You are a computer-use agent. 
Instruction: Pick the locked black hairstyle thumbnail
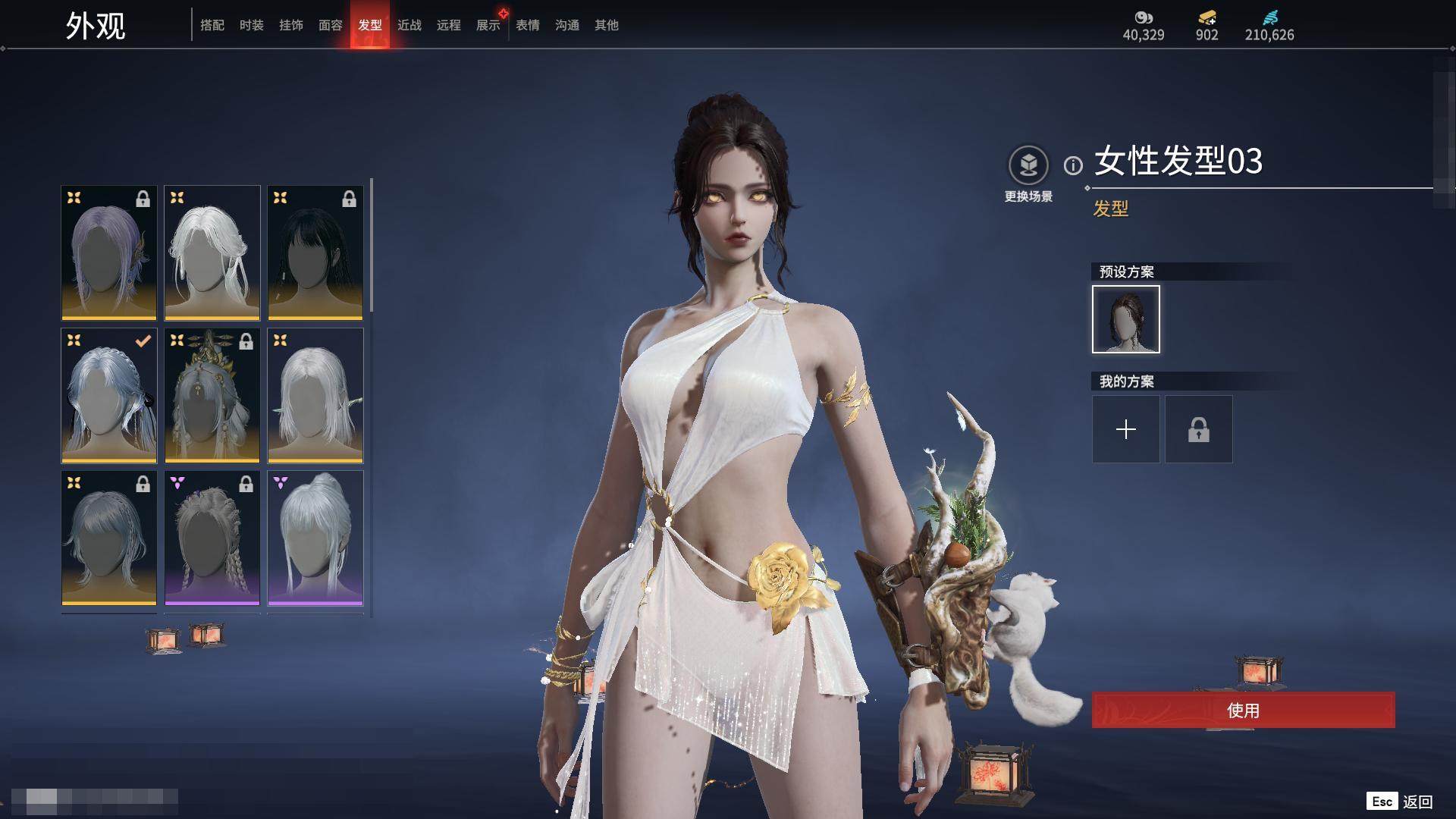tap(315, 253)
